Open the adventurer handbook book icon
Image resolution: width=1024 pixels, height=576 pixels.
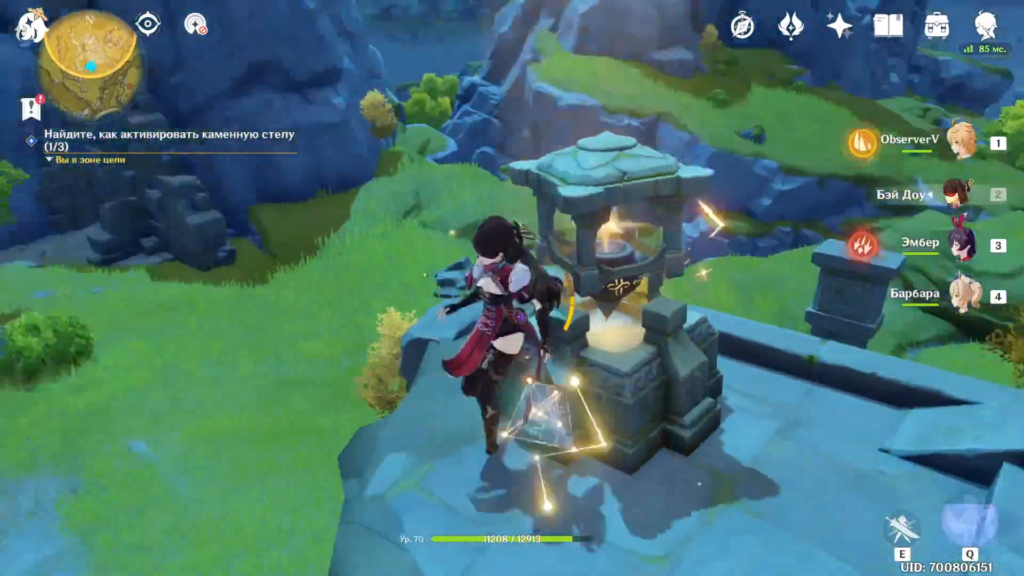pos(888,26)
